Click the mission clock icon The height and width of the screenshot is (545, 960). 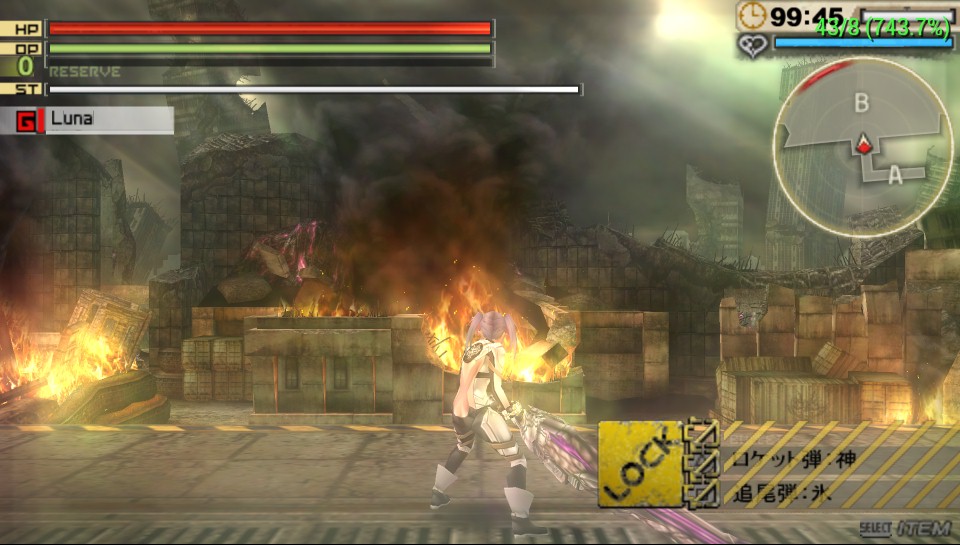pyautogui.click(x=752, y=15)
